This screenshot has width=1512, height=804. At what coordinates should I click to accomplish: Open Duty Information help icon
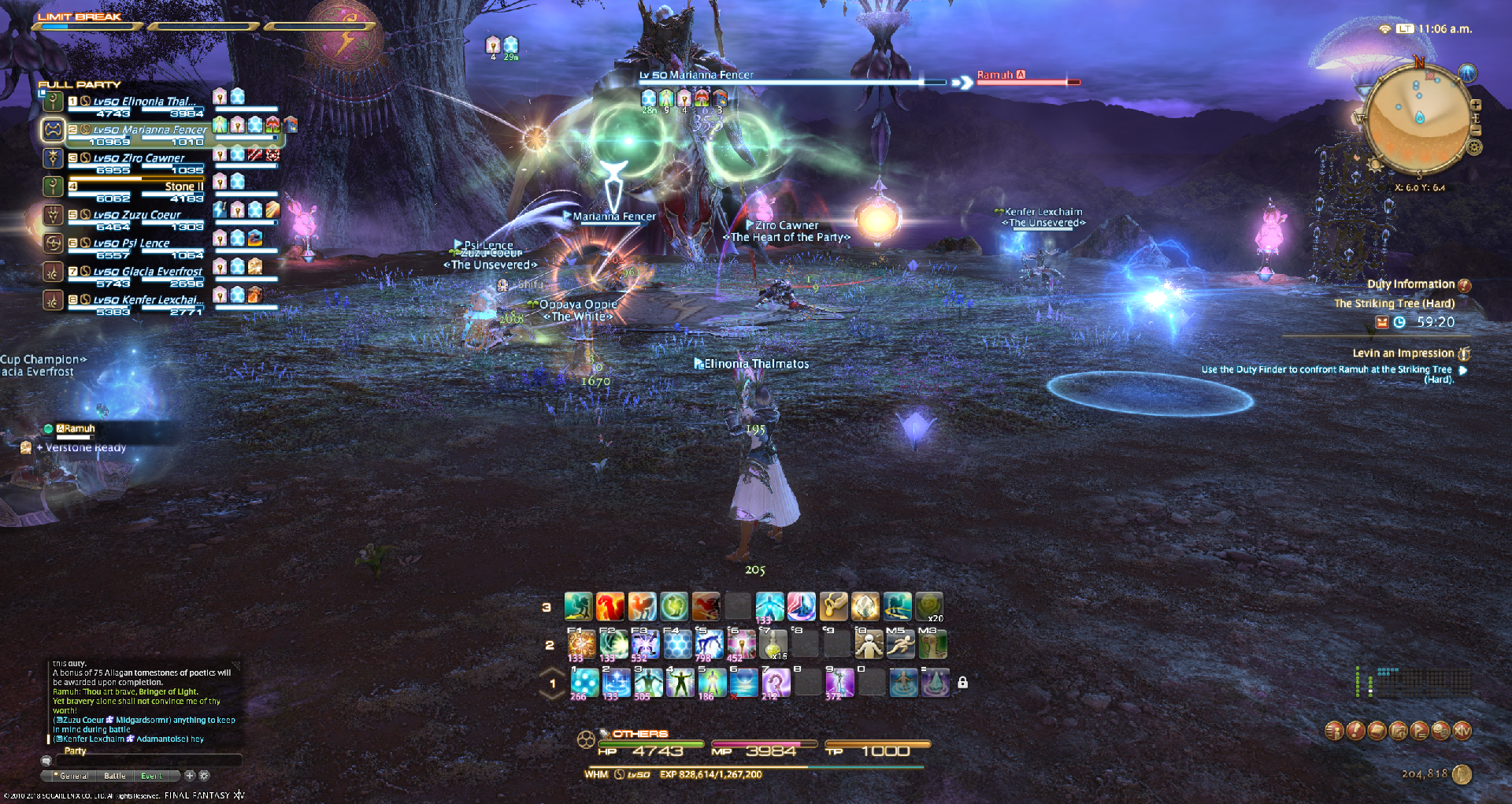click(1464, 285)
